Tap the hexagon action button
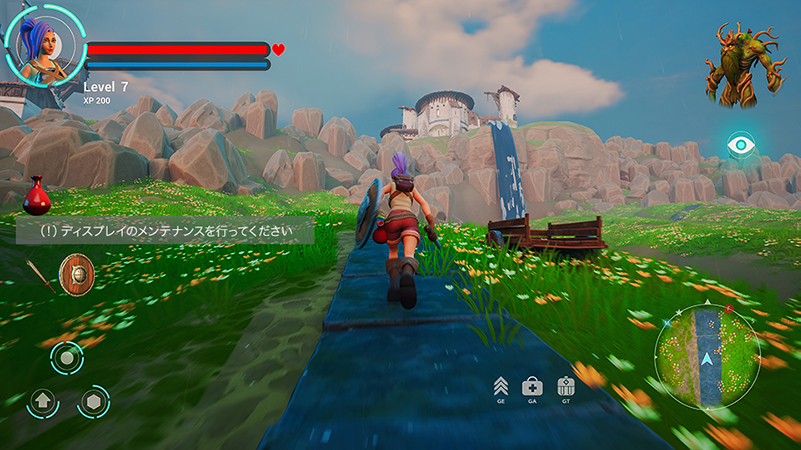This screenshot has height=450, width=801. 94,402
